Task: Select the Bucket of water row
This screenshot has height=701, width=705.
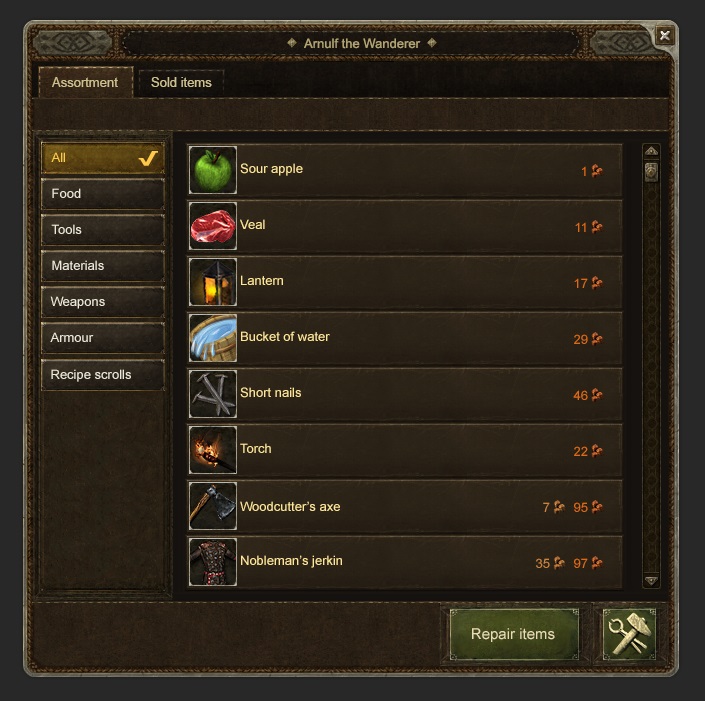Action: (404, 338)
